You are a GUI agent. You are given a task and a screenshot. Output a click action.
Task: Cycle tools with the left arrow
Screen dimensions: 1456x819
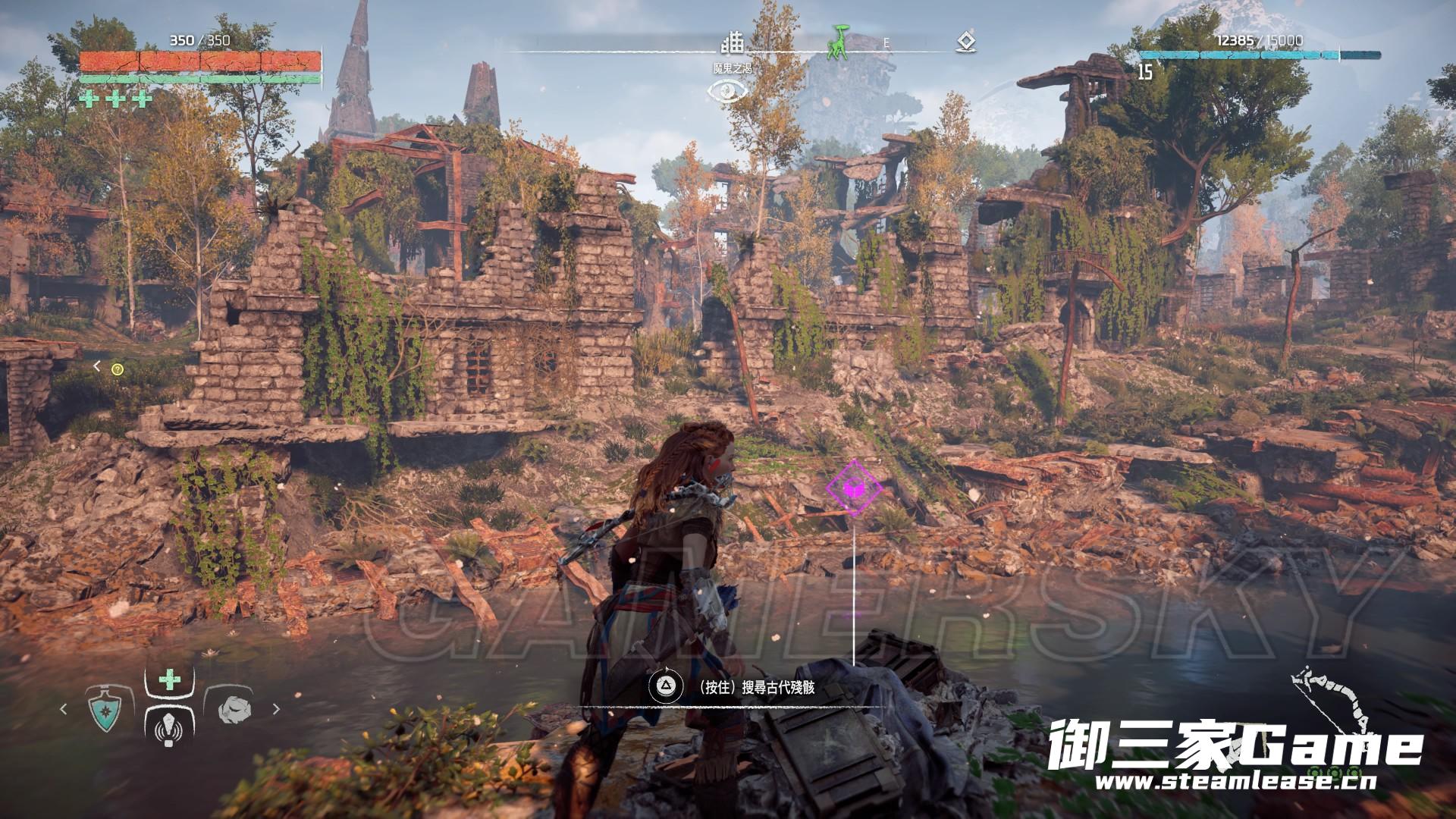(64, 709)
